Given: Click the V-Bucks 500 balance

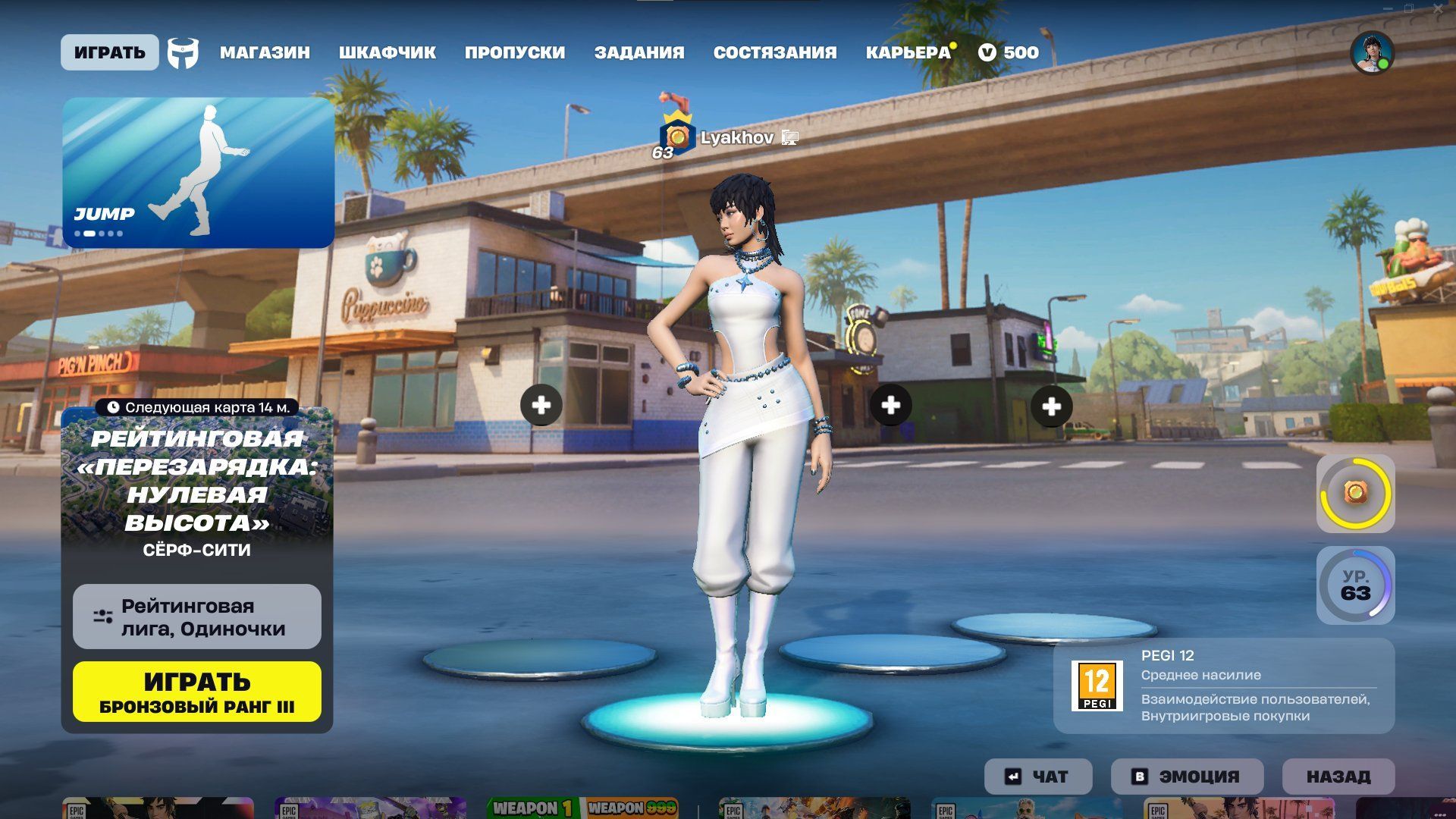Looking at the screenshot, I should point(1009,52).
